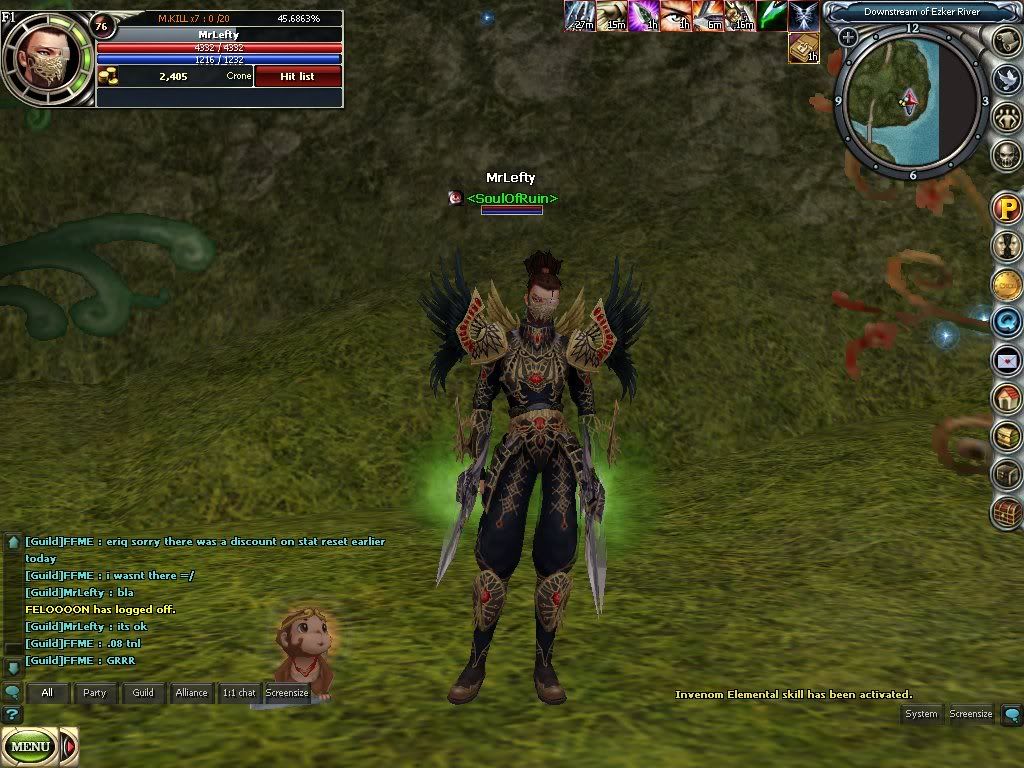Select the System log tab

tap(921, 714)
